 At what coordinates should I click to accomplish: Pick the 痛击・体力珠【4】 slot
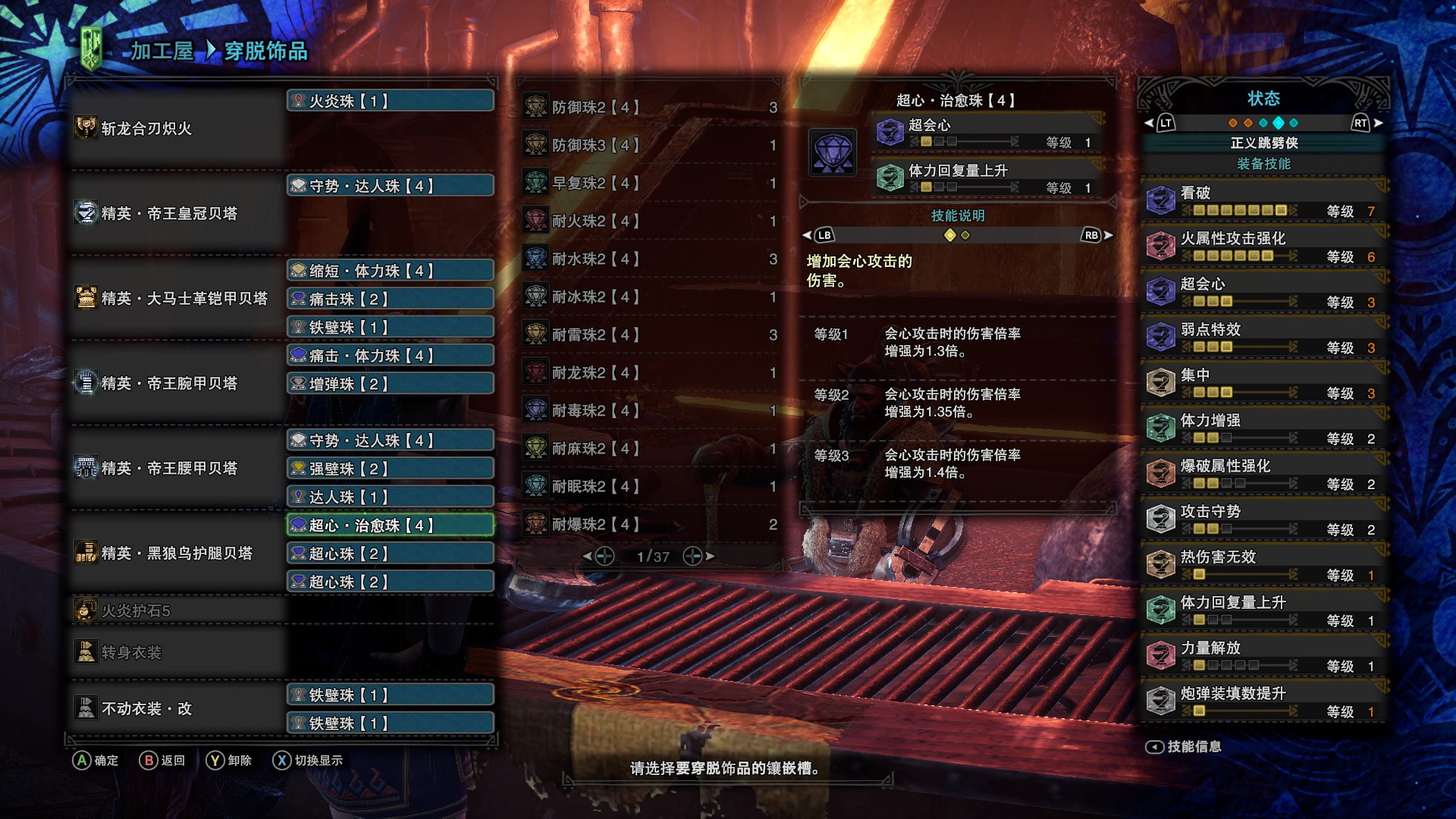tap(391, 356)
